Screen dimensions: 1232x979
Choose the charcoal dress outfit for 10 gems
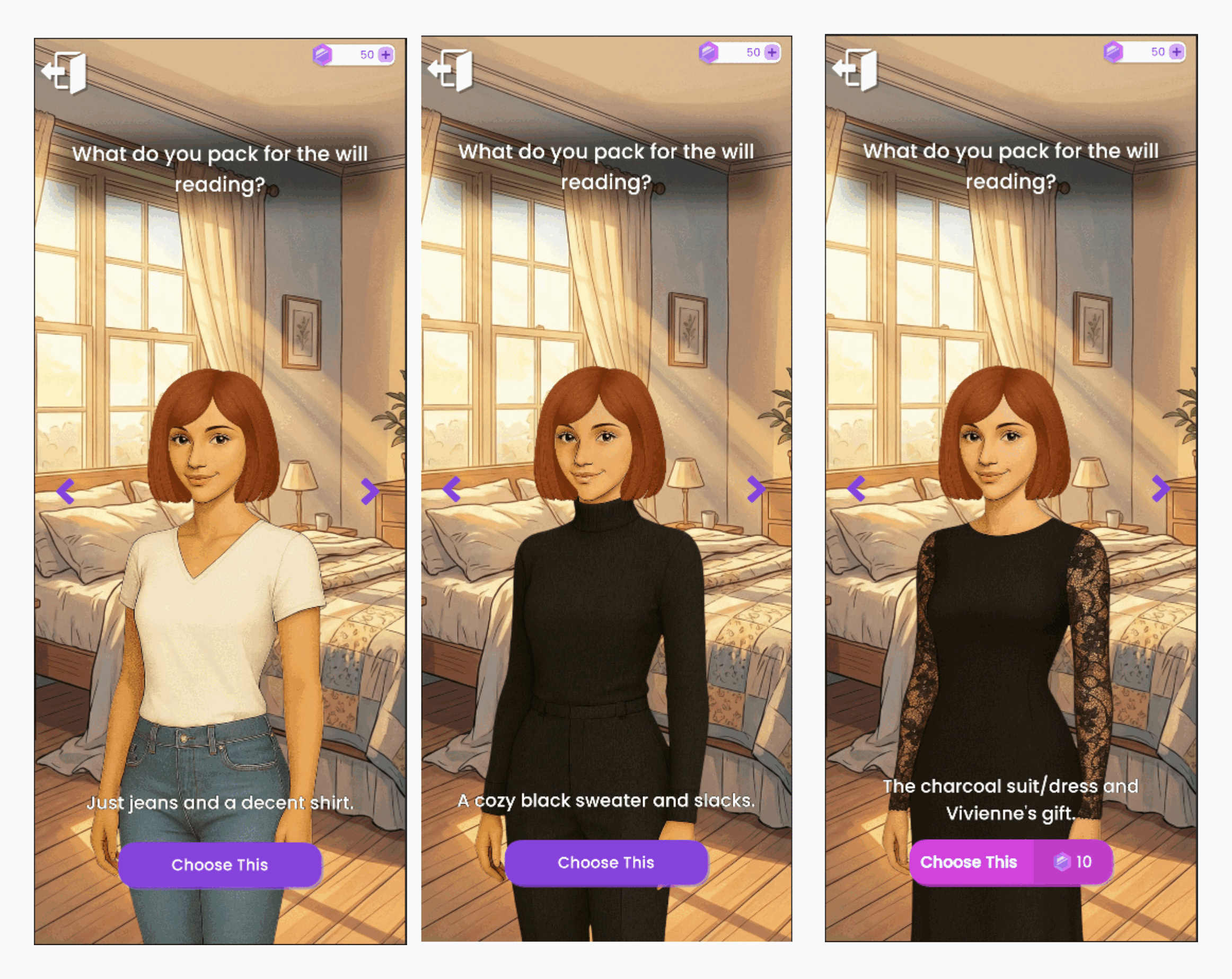[970, 862]
